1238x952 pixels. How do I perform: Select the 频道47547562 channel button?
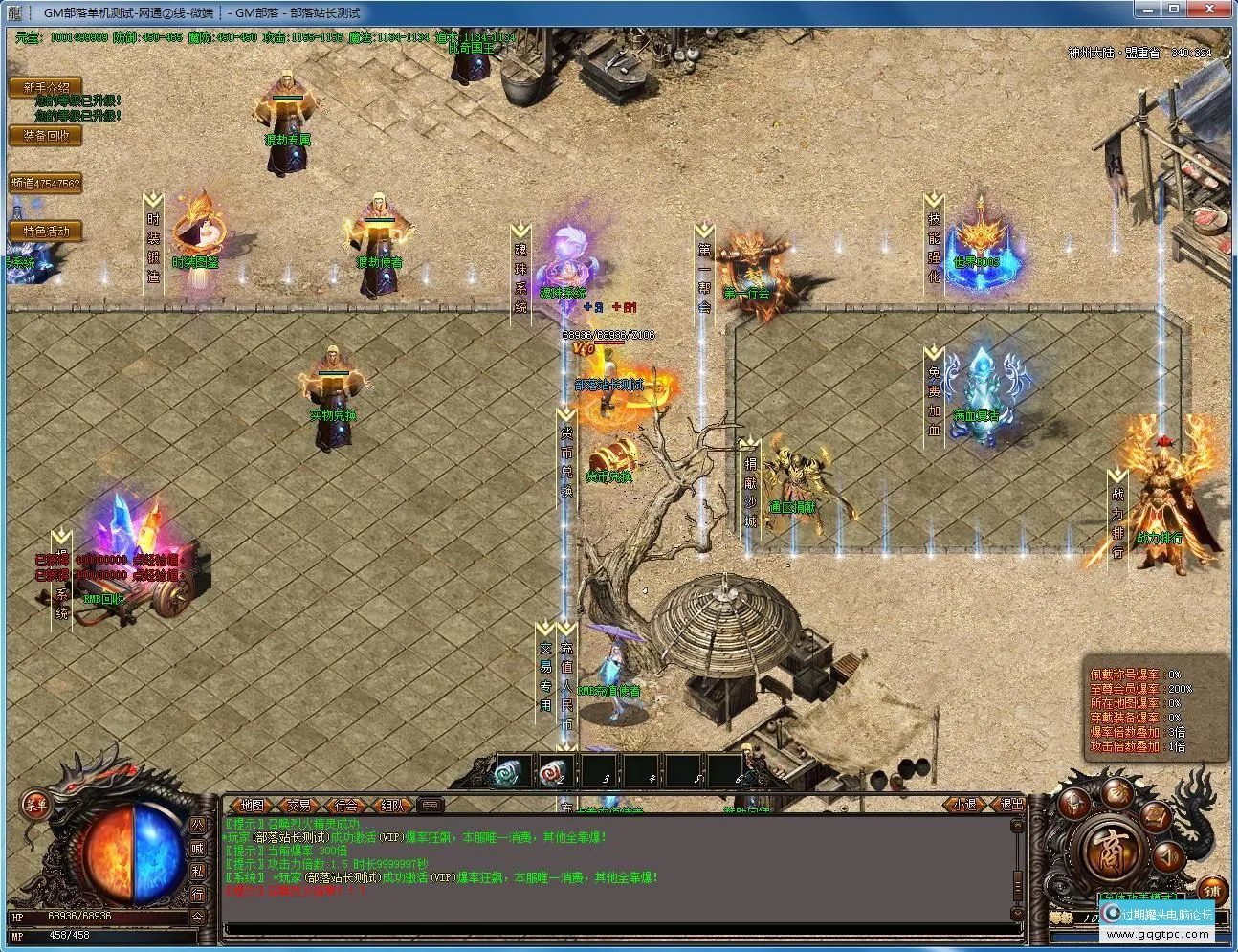coord(46,183)
